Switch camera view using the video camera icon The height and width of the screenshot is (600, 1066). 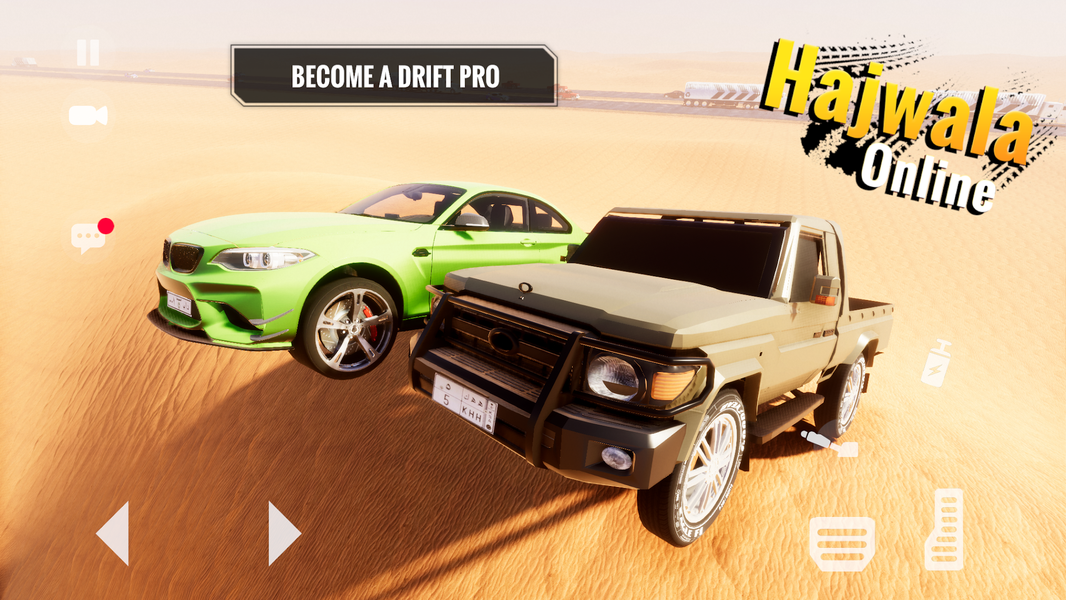88,116
